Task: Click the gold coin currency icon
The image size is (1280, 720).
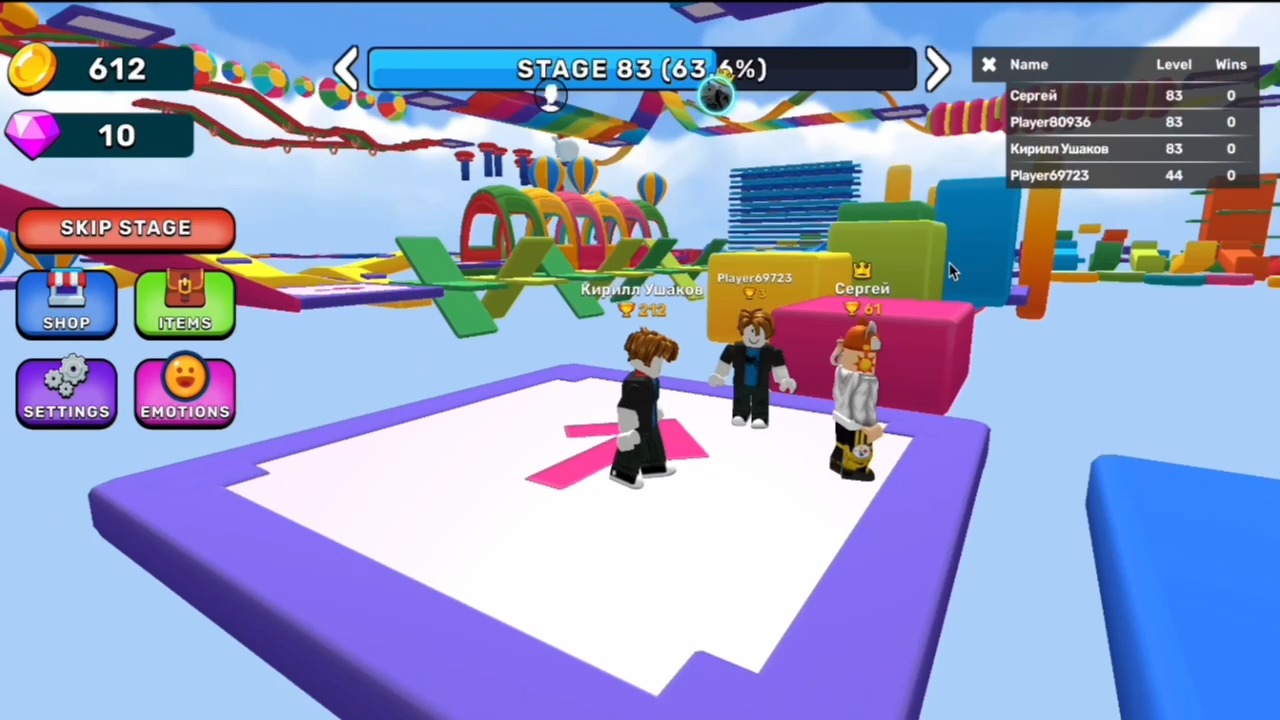Action: (x=32, y=68)
